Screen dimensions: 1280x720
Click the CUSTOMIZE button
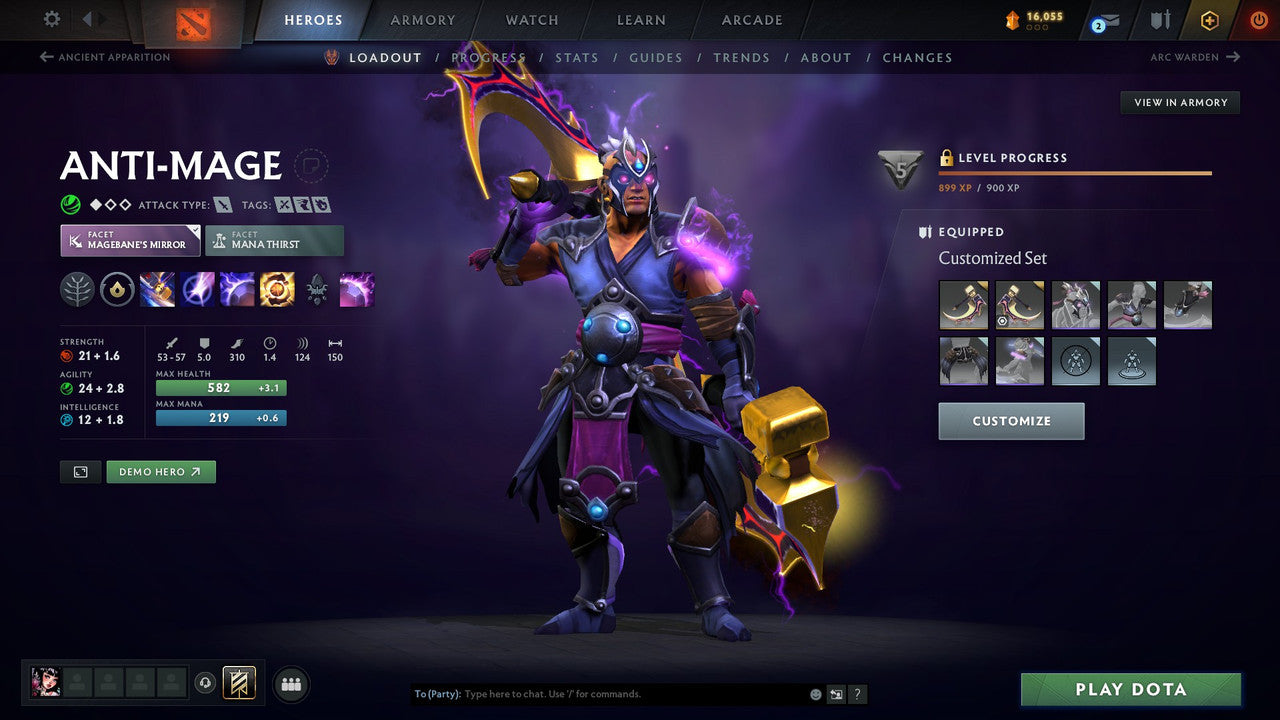coord(1011,421)
